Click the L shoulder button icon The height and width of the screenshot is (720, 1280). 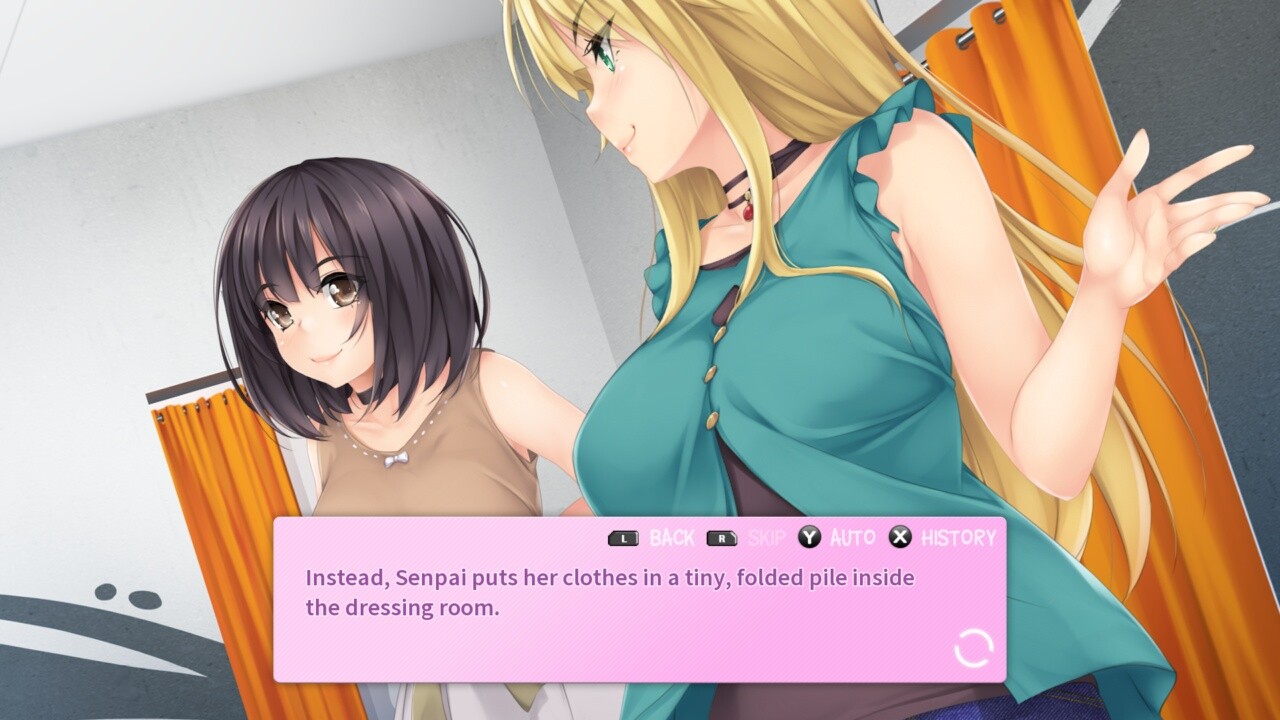[x=622, y=537]
